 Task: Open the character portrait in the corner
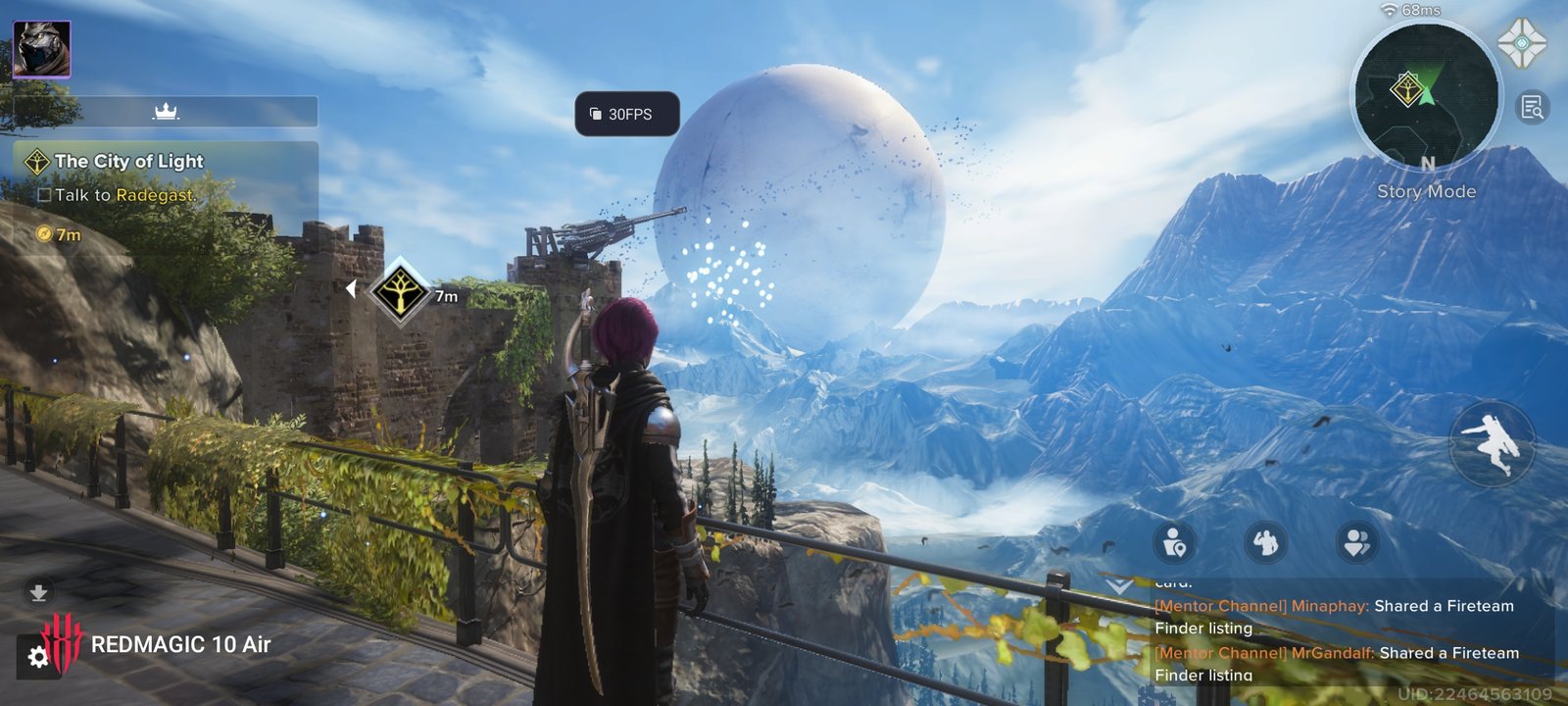click(41, 49)
